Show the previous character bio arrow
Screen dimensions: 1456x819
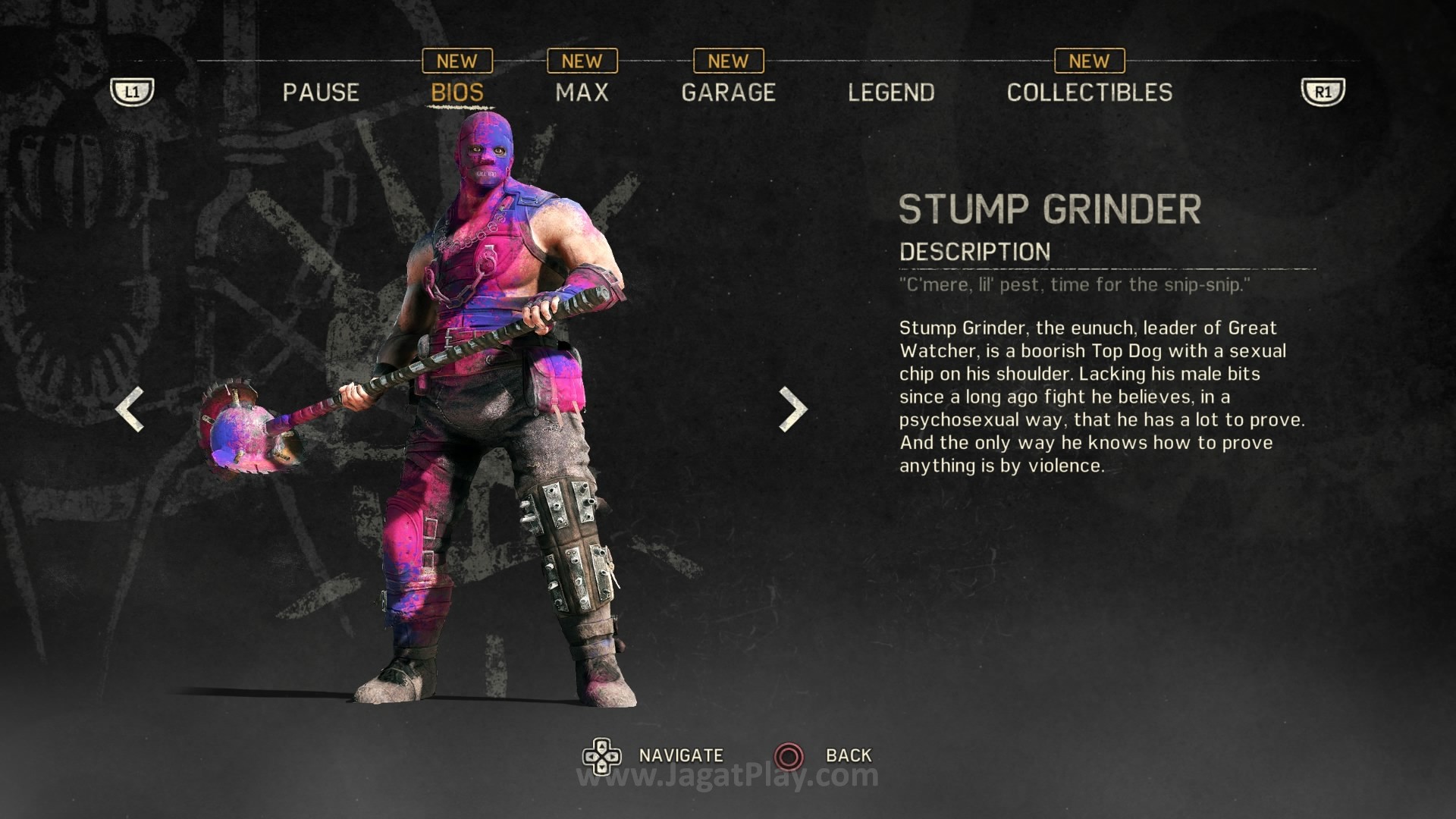(x=130, y=409)
